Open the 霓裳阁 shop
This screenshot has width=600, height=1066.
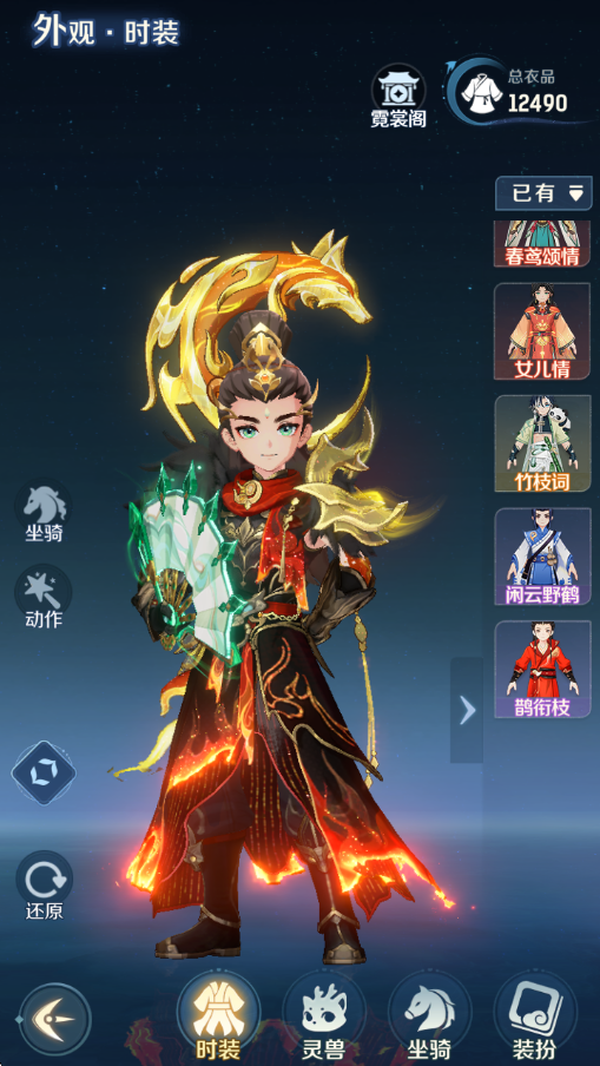(398, 96)
